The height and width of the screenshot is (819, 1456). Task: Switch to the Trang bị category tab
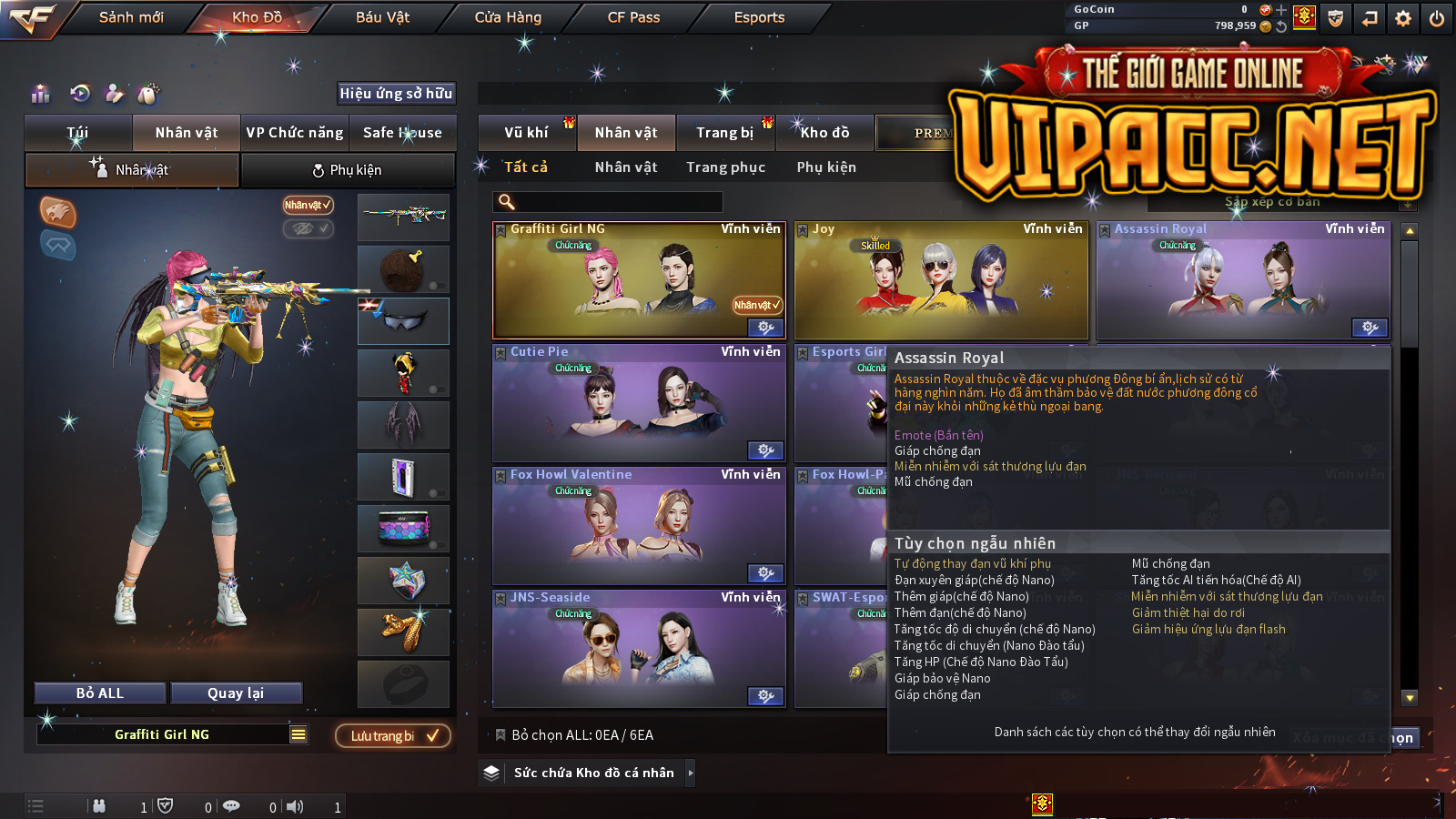click(724, 133)
